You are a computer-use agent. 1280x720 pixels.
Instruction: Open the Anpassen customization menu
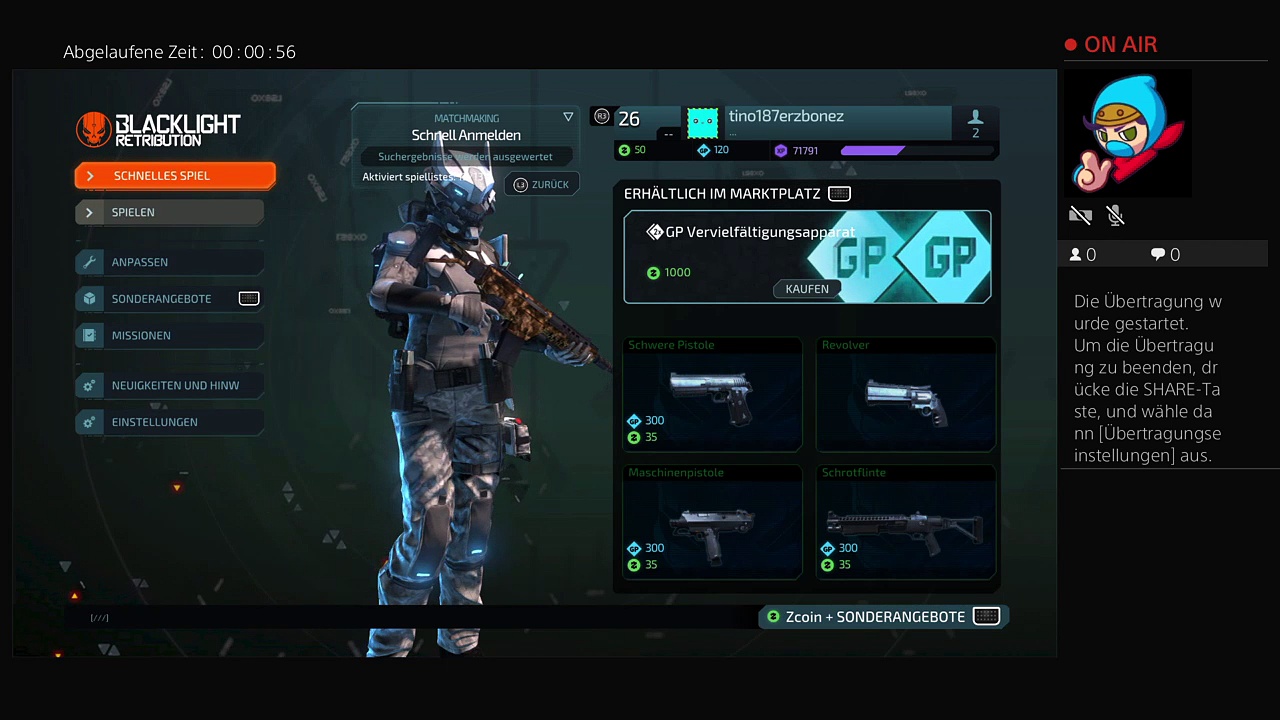170,262
